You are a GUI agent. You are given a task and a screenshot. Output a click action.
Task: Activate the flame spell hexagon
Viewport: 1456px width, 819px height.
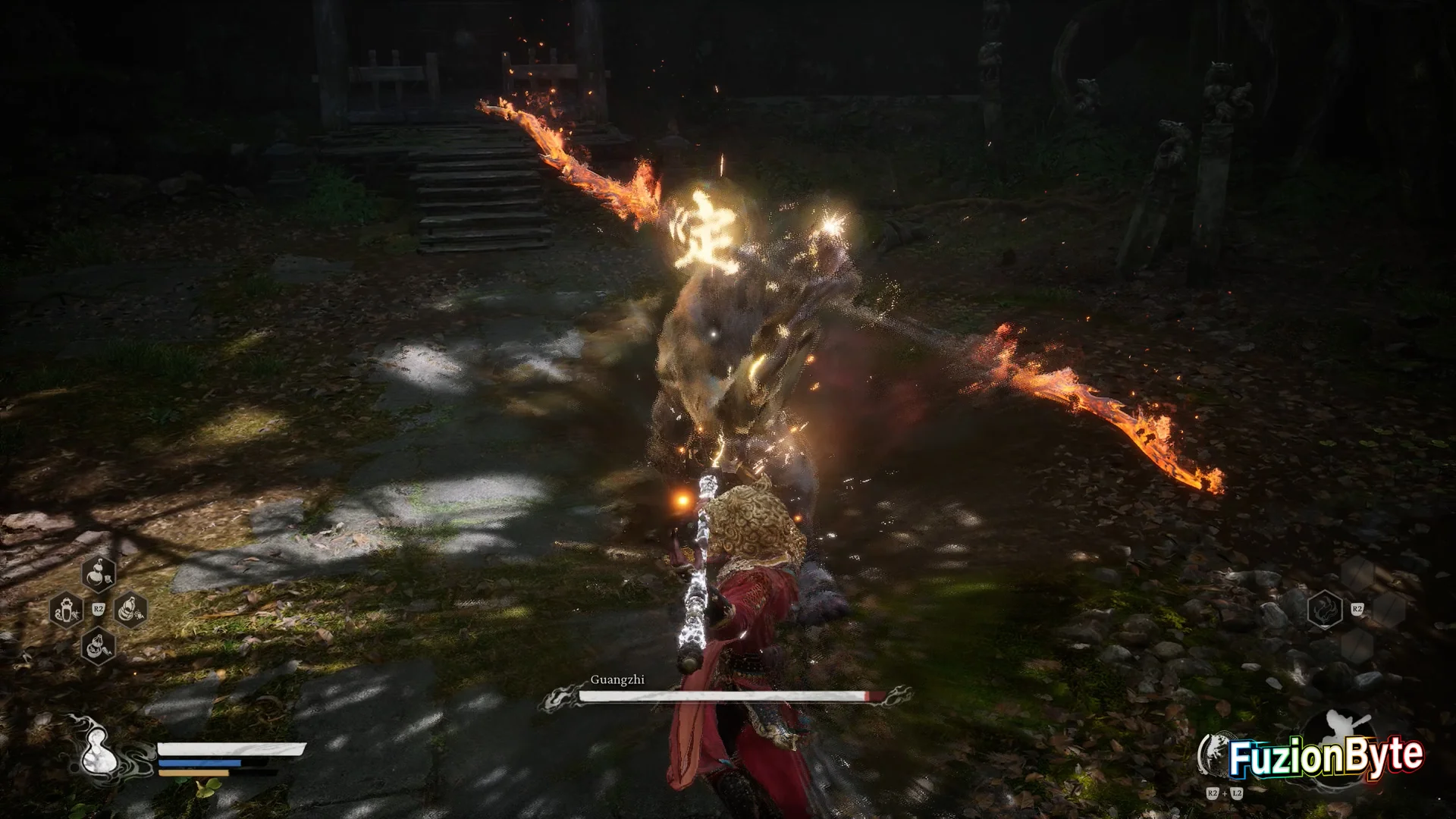(1326, 609)
